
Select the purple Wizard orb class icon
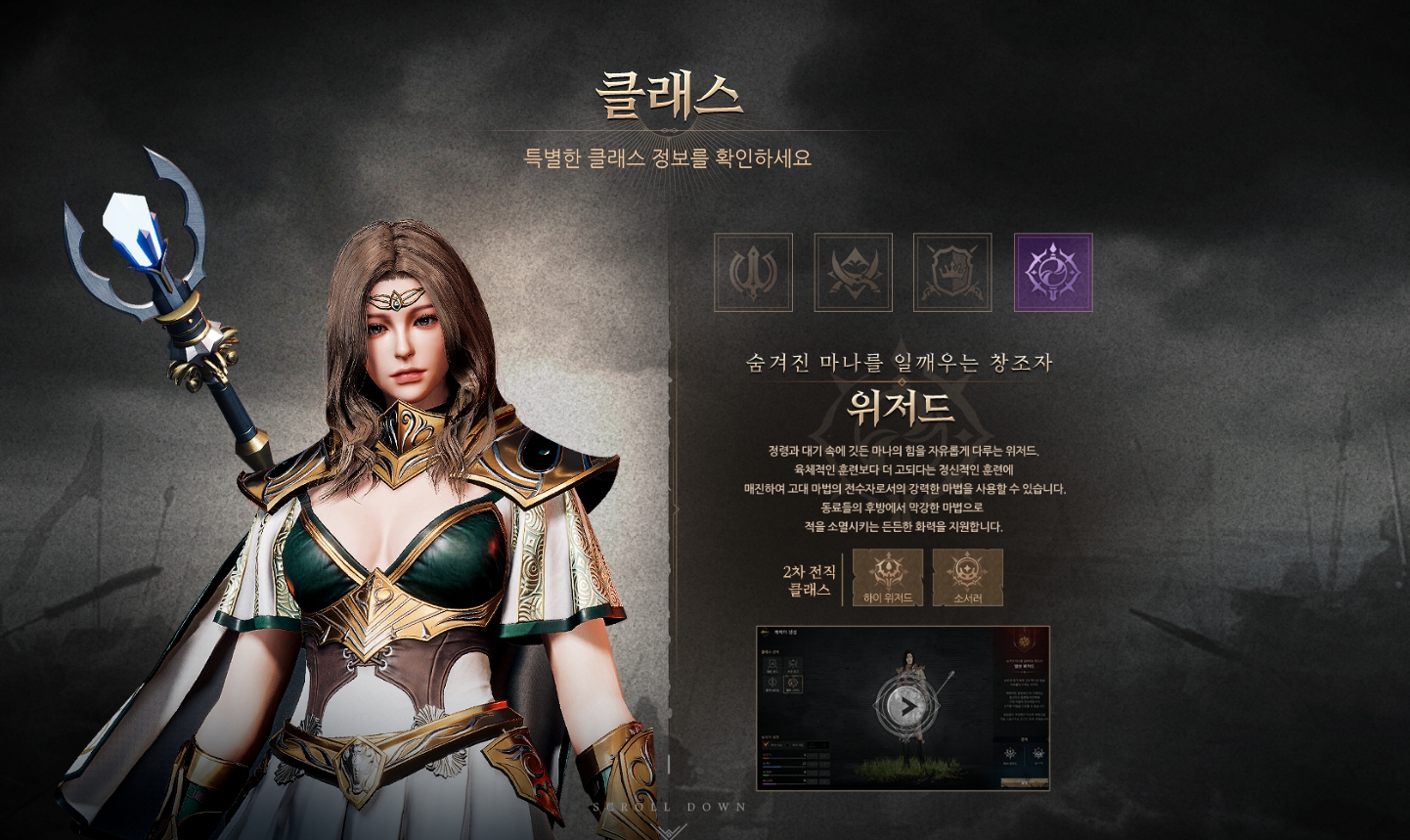pyautogui.click(x=1053, y=273)
